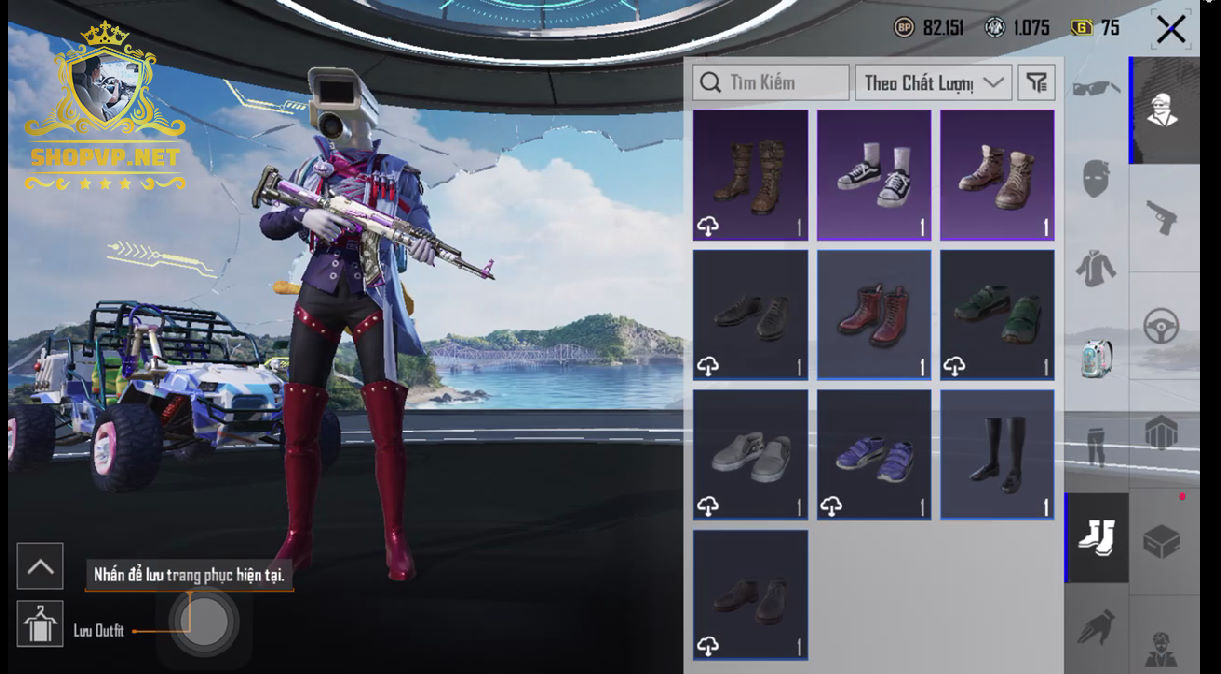
Task: Pick the red leather boots
Action: click(x=874, y=315)
